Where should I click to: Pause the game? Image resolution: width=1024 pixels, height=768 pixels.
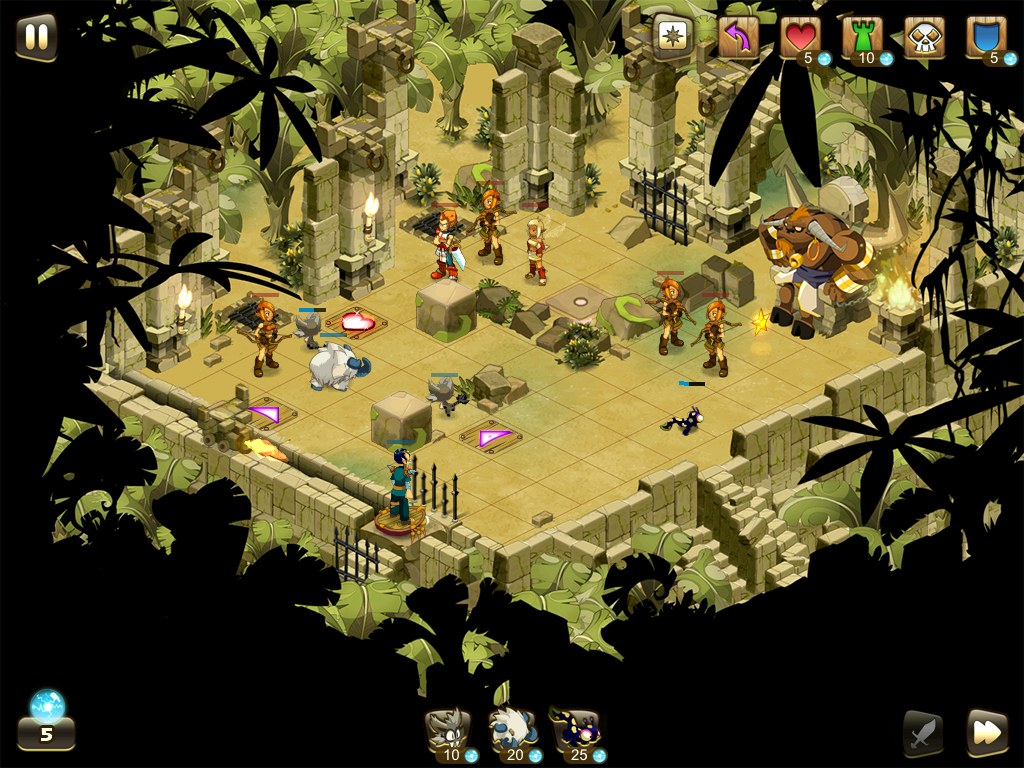click(x=36, y=37)
